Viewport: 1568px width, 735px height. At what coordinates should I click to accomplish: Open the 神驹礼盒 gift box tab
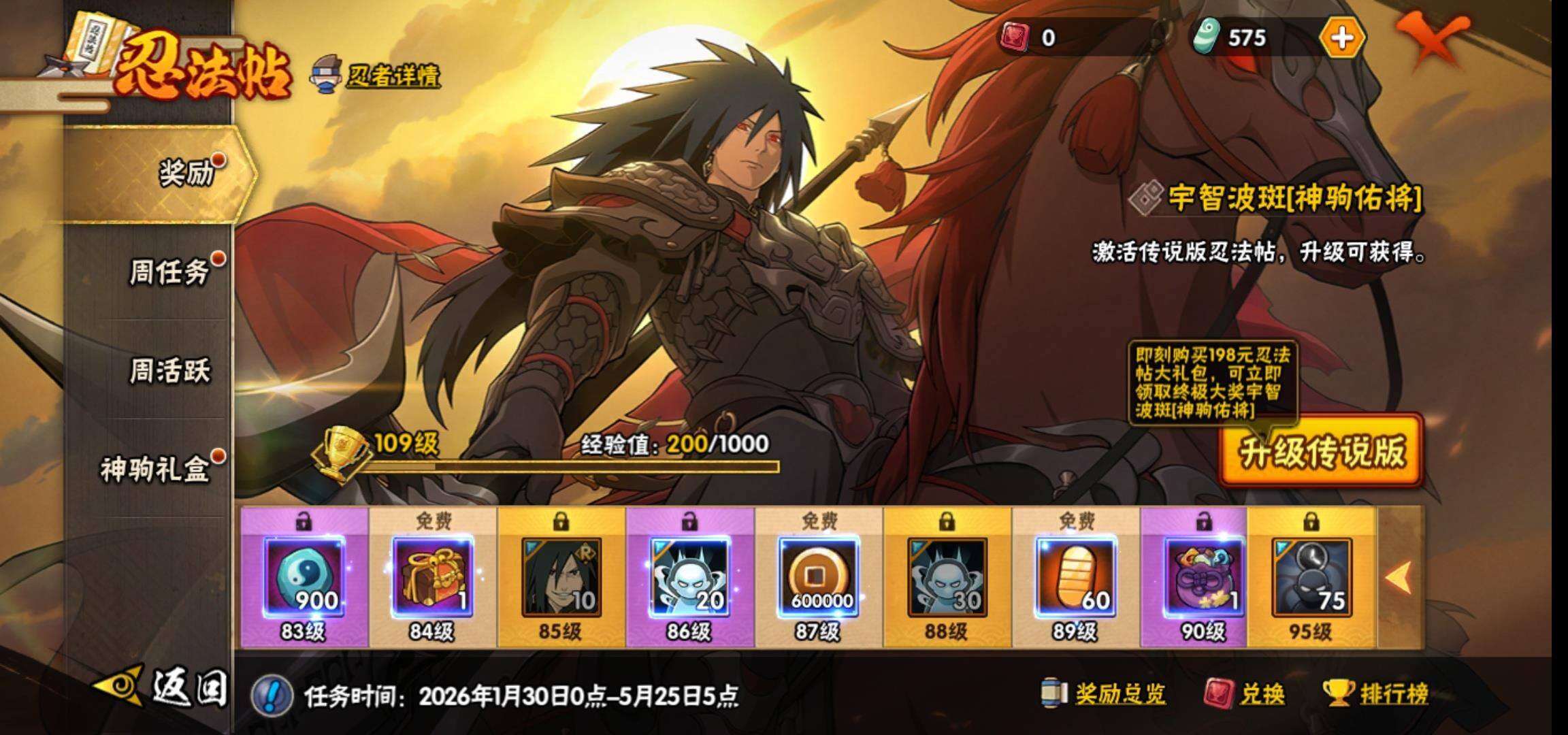click(157, 470)
